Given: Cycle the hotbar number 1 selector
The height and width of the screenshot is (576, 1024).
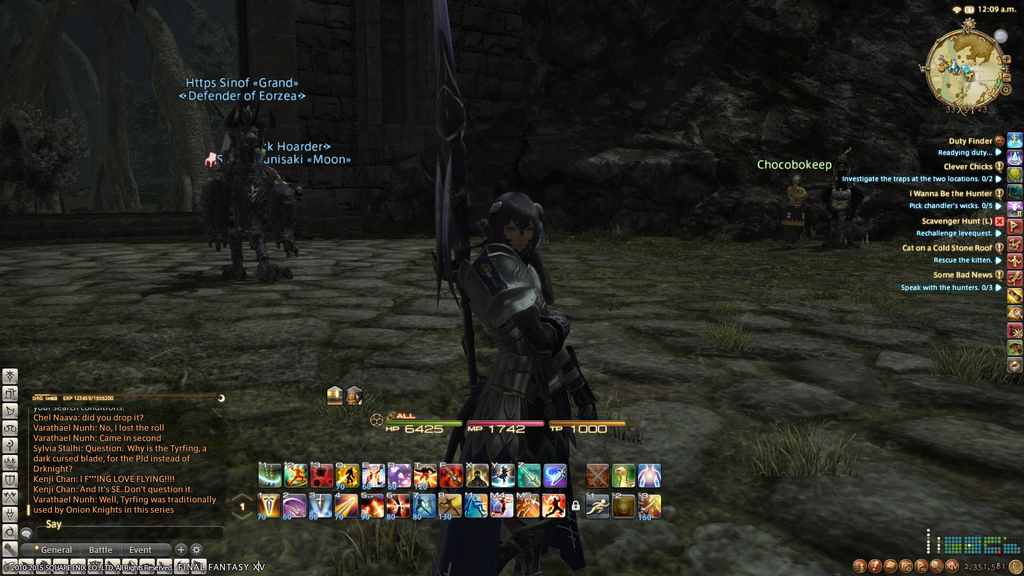Looking at the screenshot, I should 242,507.
